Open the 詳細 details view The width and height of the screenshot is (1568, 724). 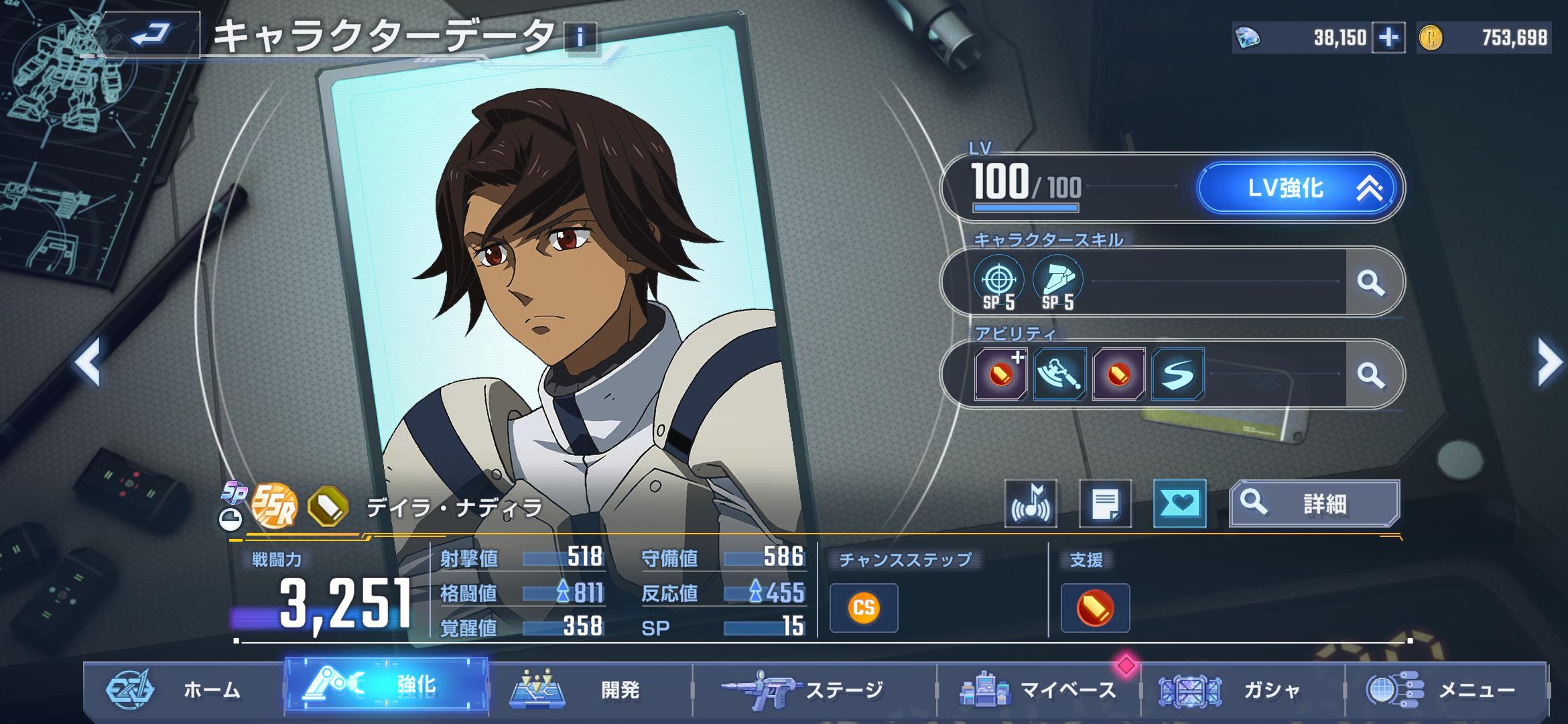click(x=1314, y=503)
